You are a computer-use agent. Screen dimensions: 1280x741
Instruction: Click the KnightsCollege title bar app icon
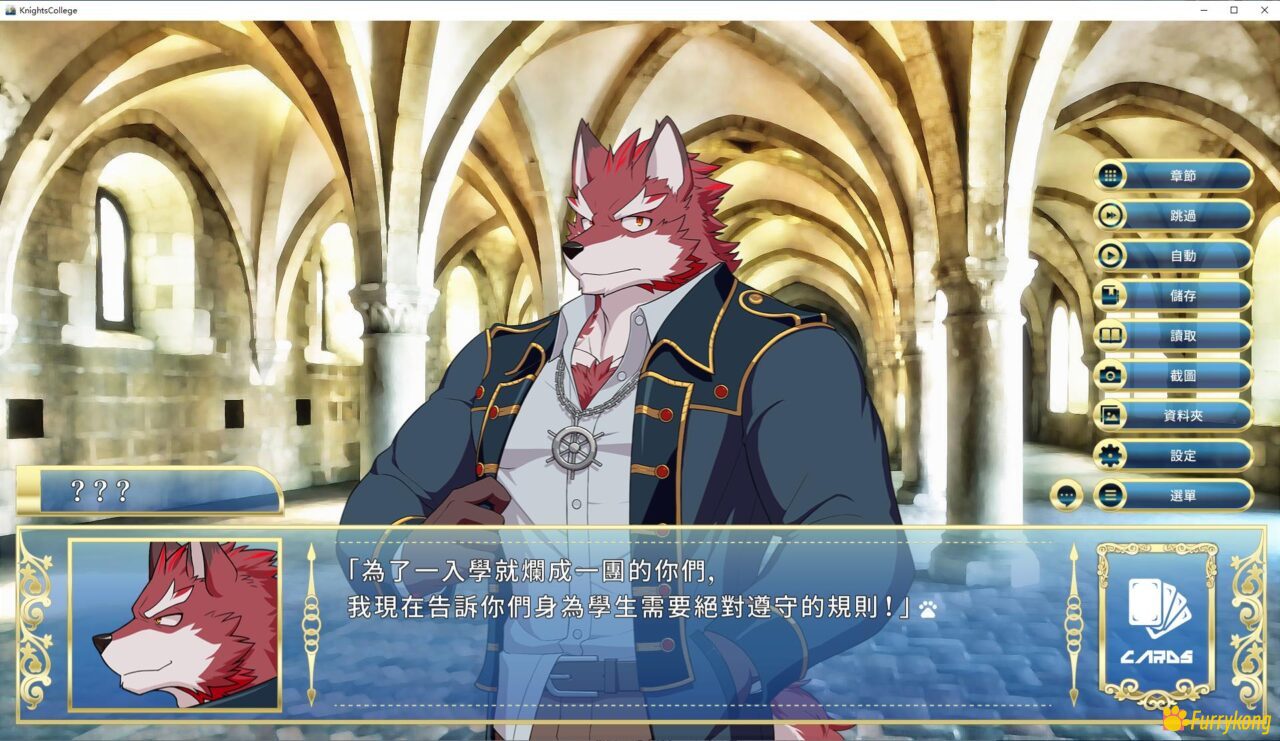click(x=10, y=9)
